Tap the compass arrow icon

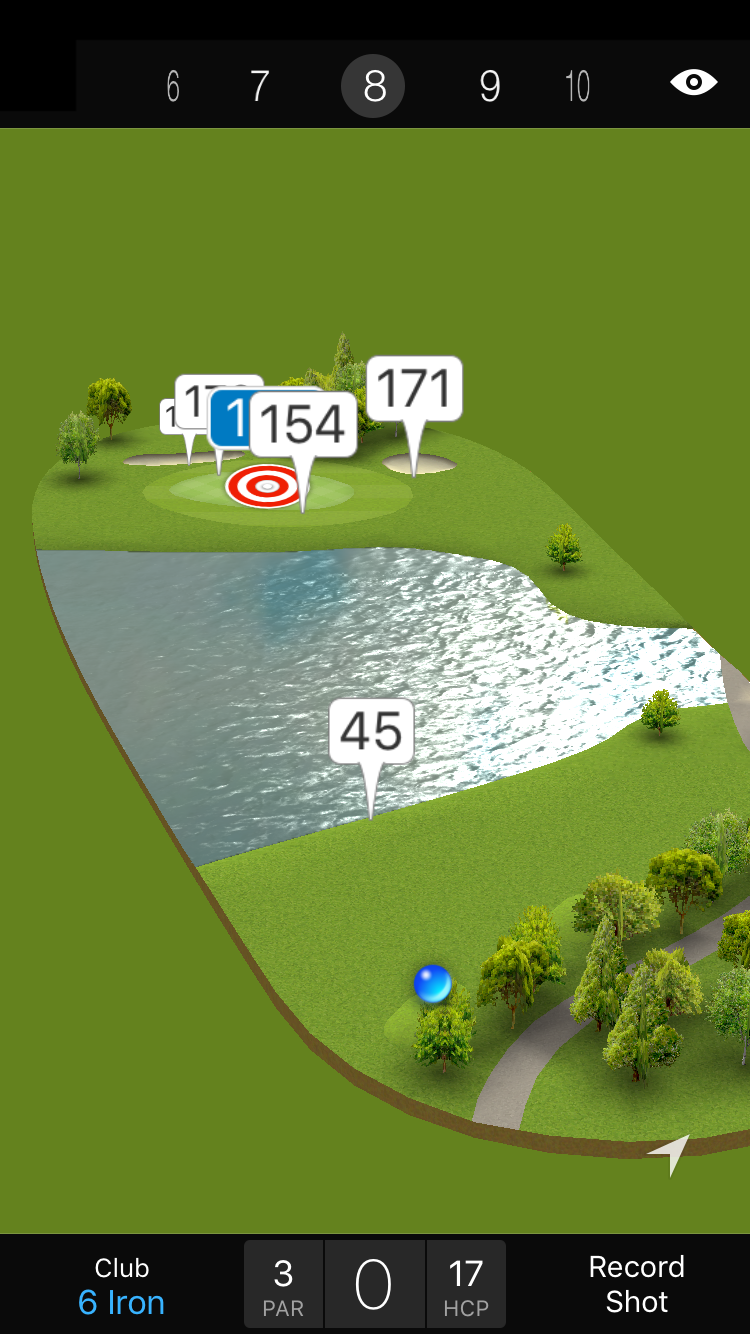coord(671,1152)
